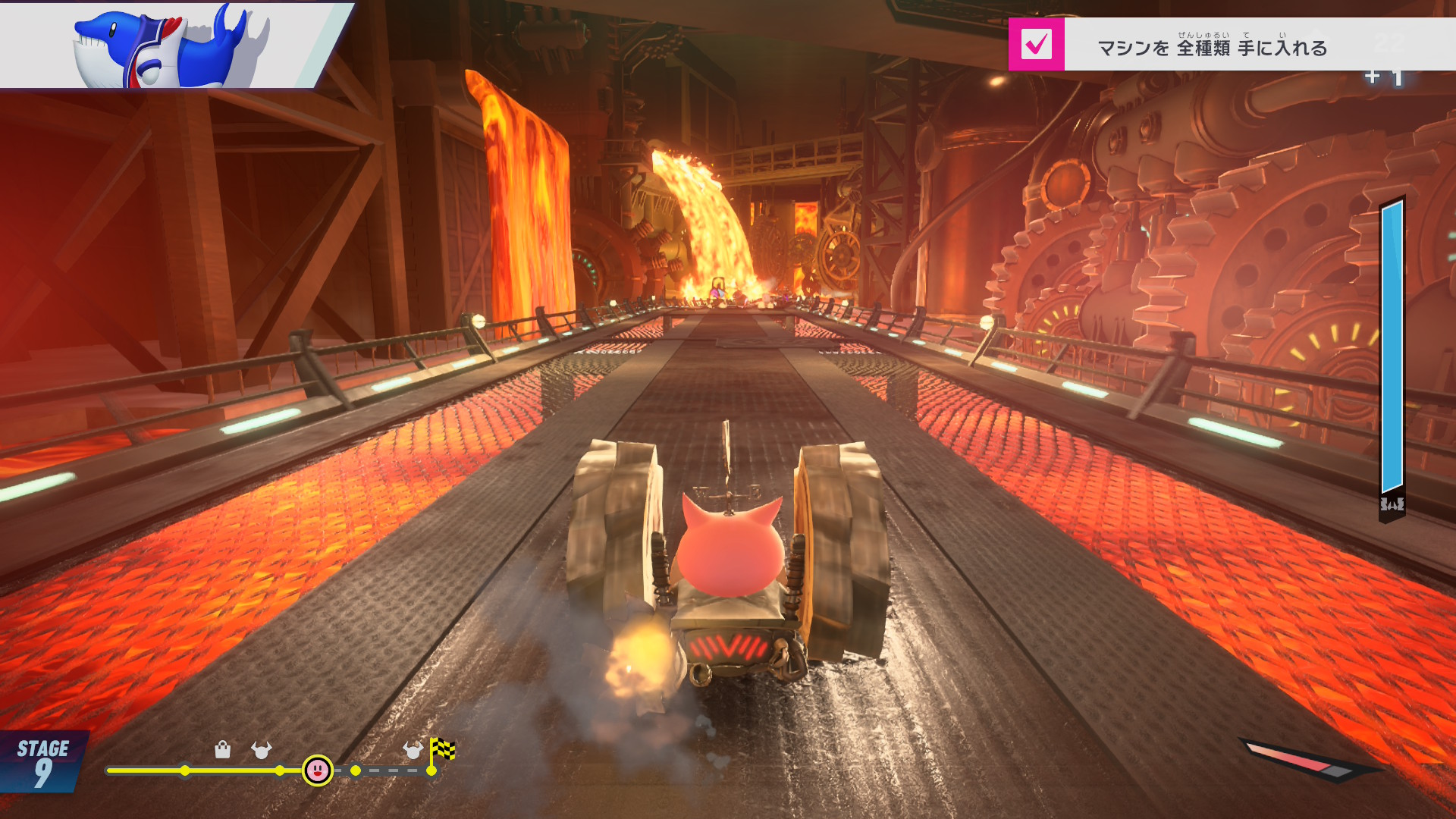The image size is (1456, 819).
Task: Select the horned boss icon beside the shopping bag
Action: (262, 750)
